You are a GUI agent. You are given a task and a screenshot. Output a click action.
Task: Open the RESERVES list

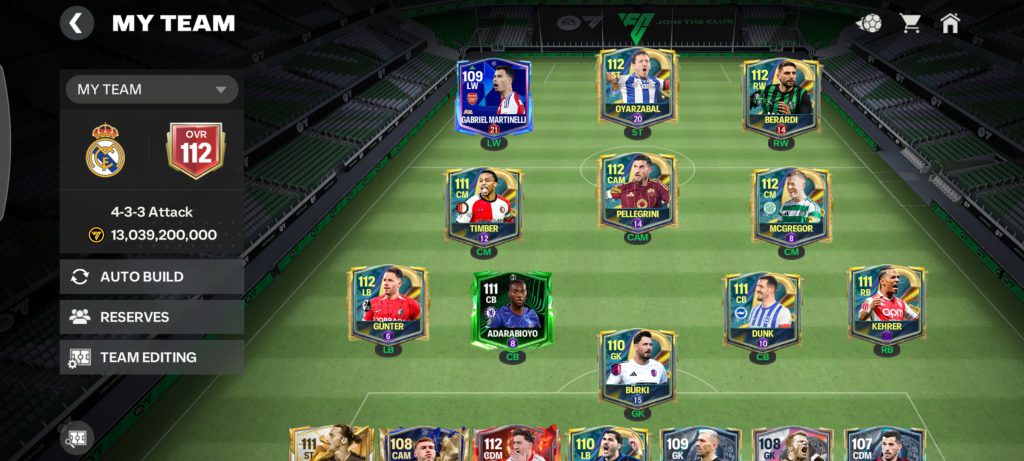[x=152, y=317]
